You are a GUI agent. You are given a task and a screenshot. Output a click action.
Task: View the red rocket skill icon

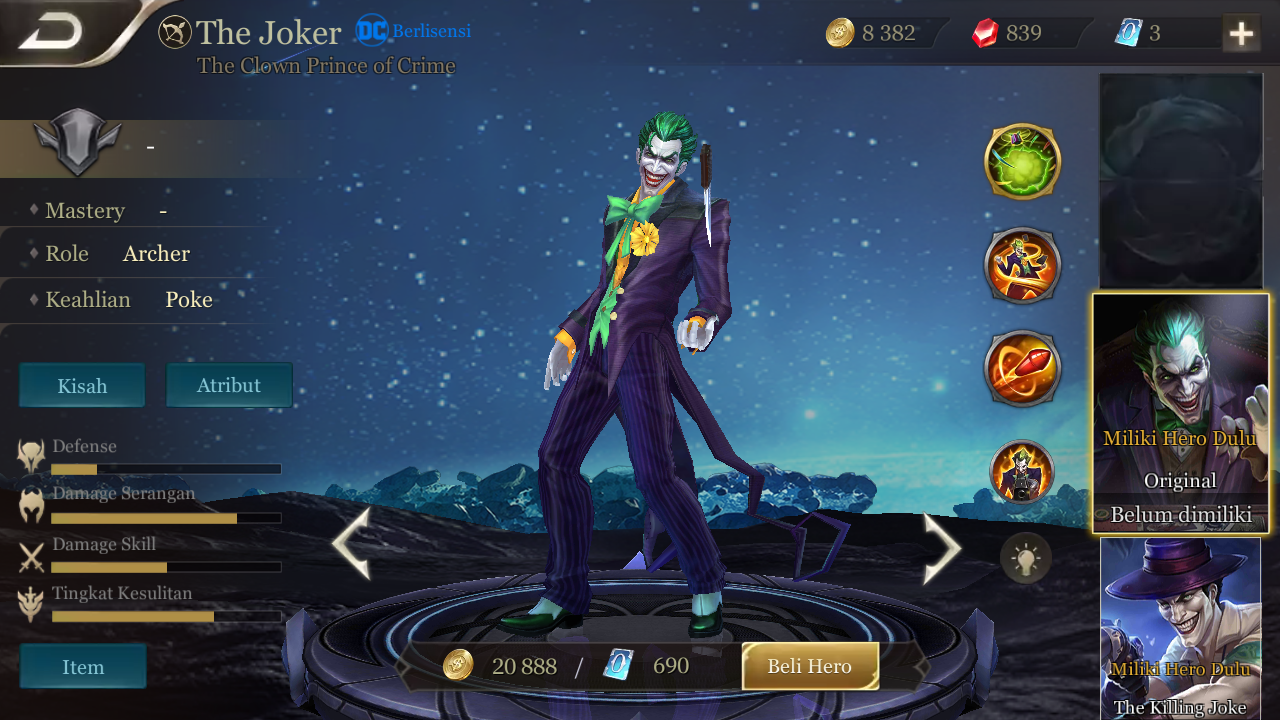[1022, 369]
